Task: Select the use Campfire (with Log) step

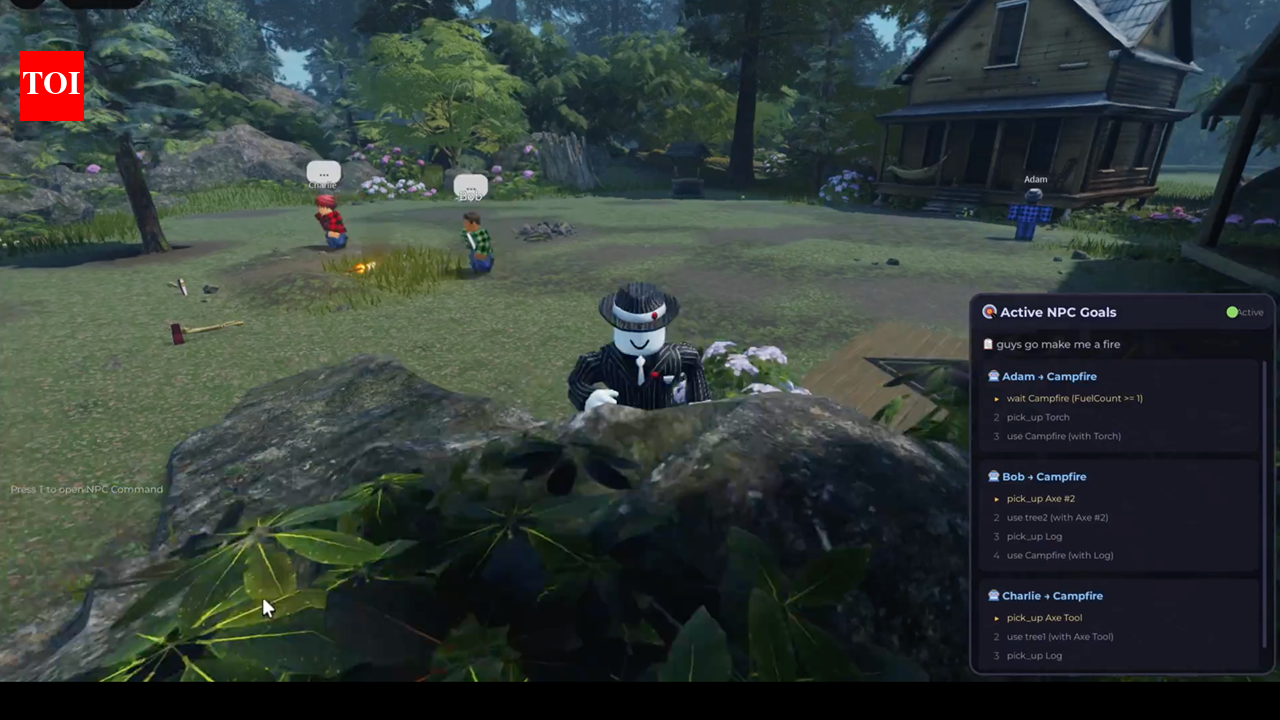Action: point(1060,555)
